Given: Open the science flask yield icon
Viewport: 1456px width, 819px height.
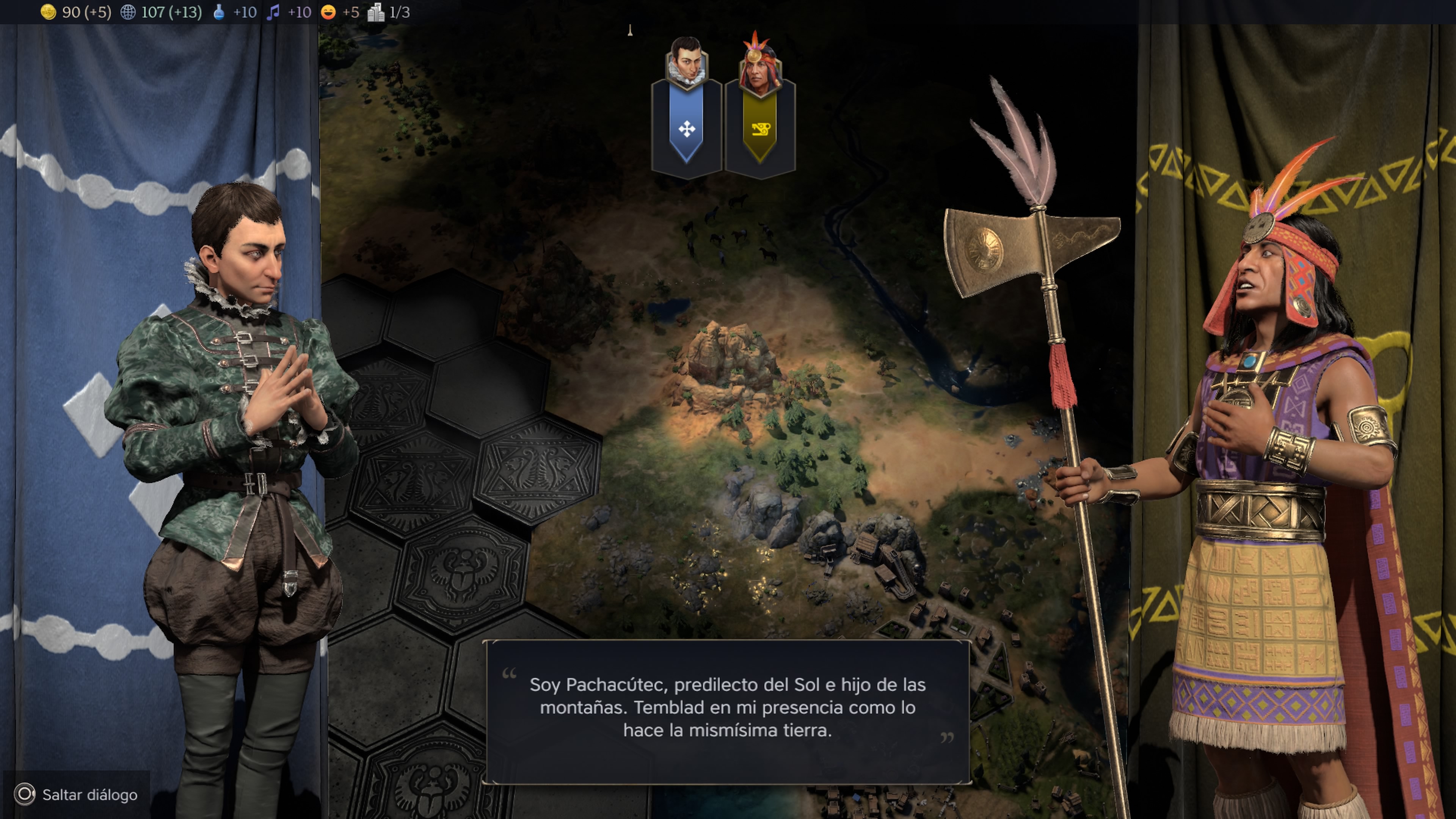Looking at the screenshot, I should (x=219, y=12).
